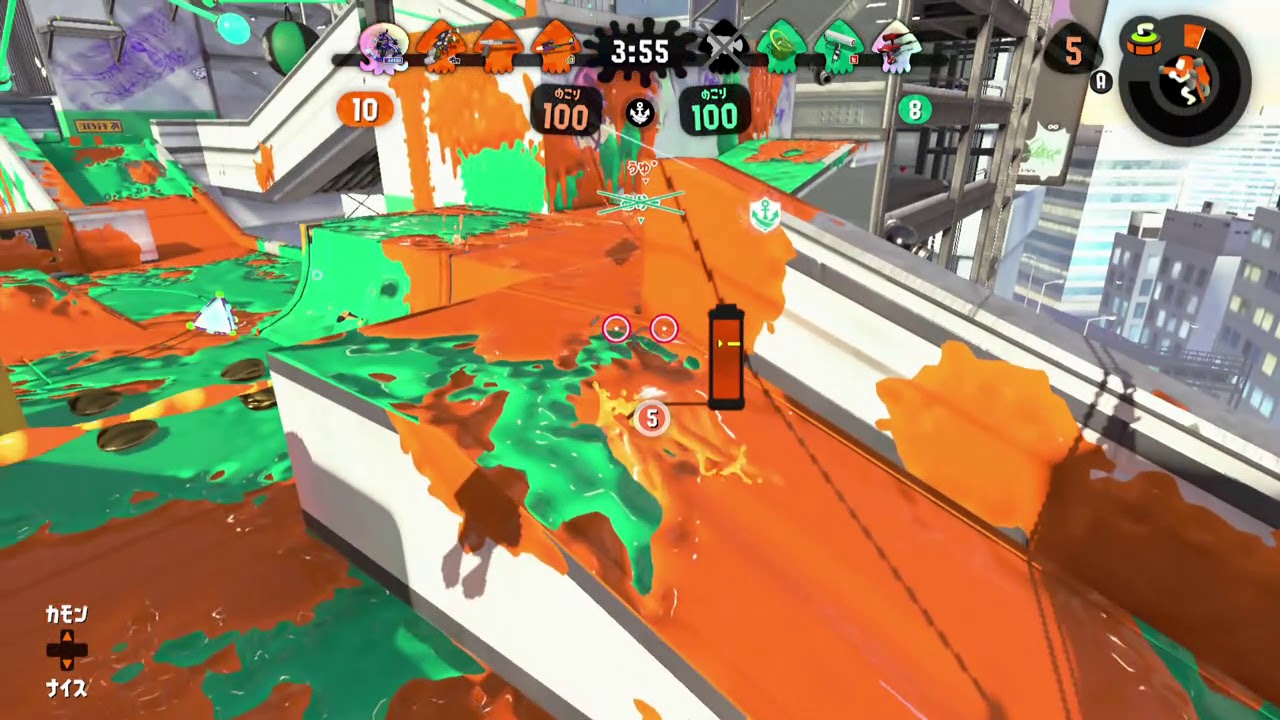1280x720 pixels.
Task: Click the orange 10 score bubble
Action: 366,110
